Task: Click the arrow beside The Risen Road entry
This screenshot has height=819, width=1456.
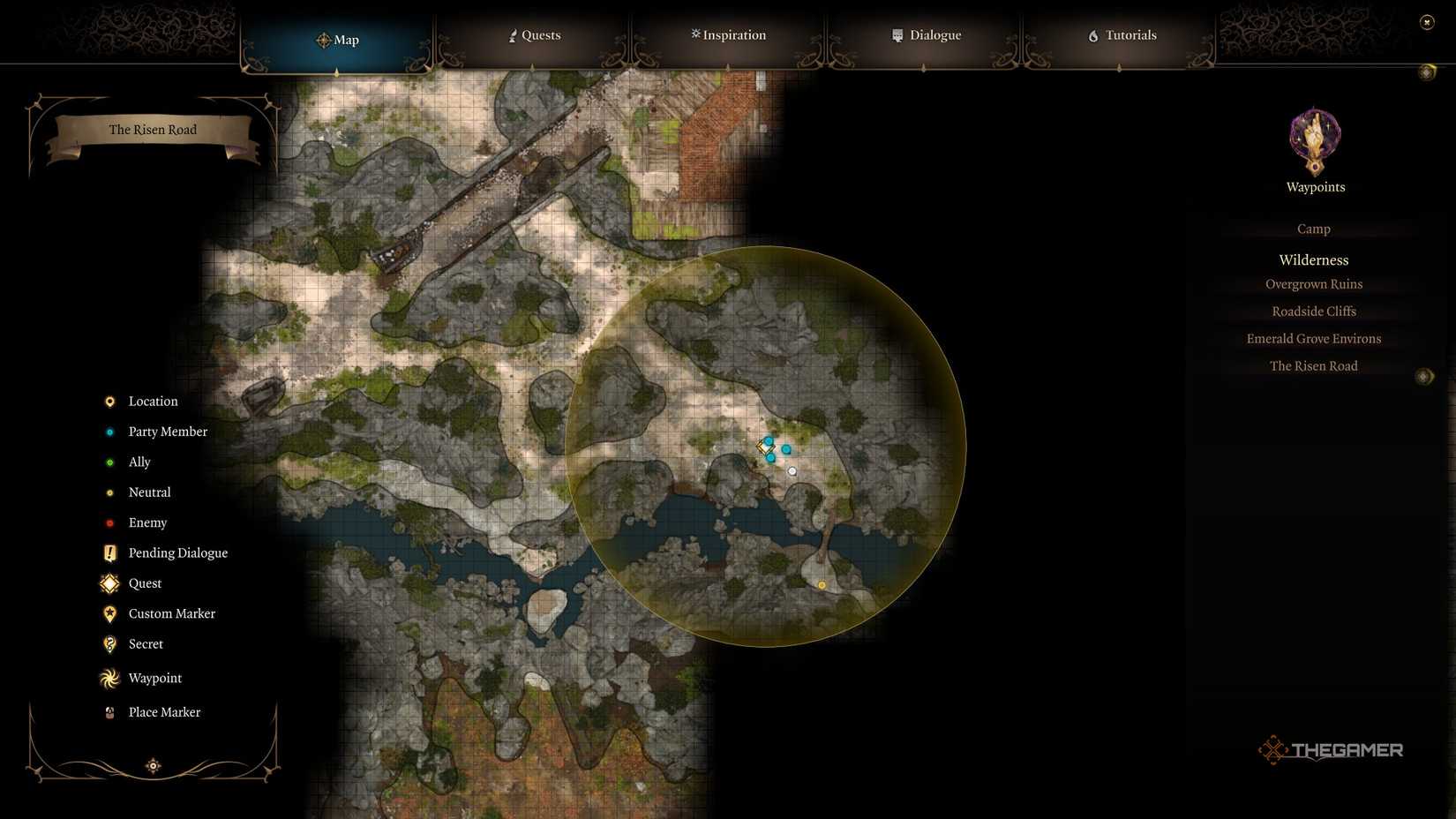Action: (1424, 376)
